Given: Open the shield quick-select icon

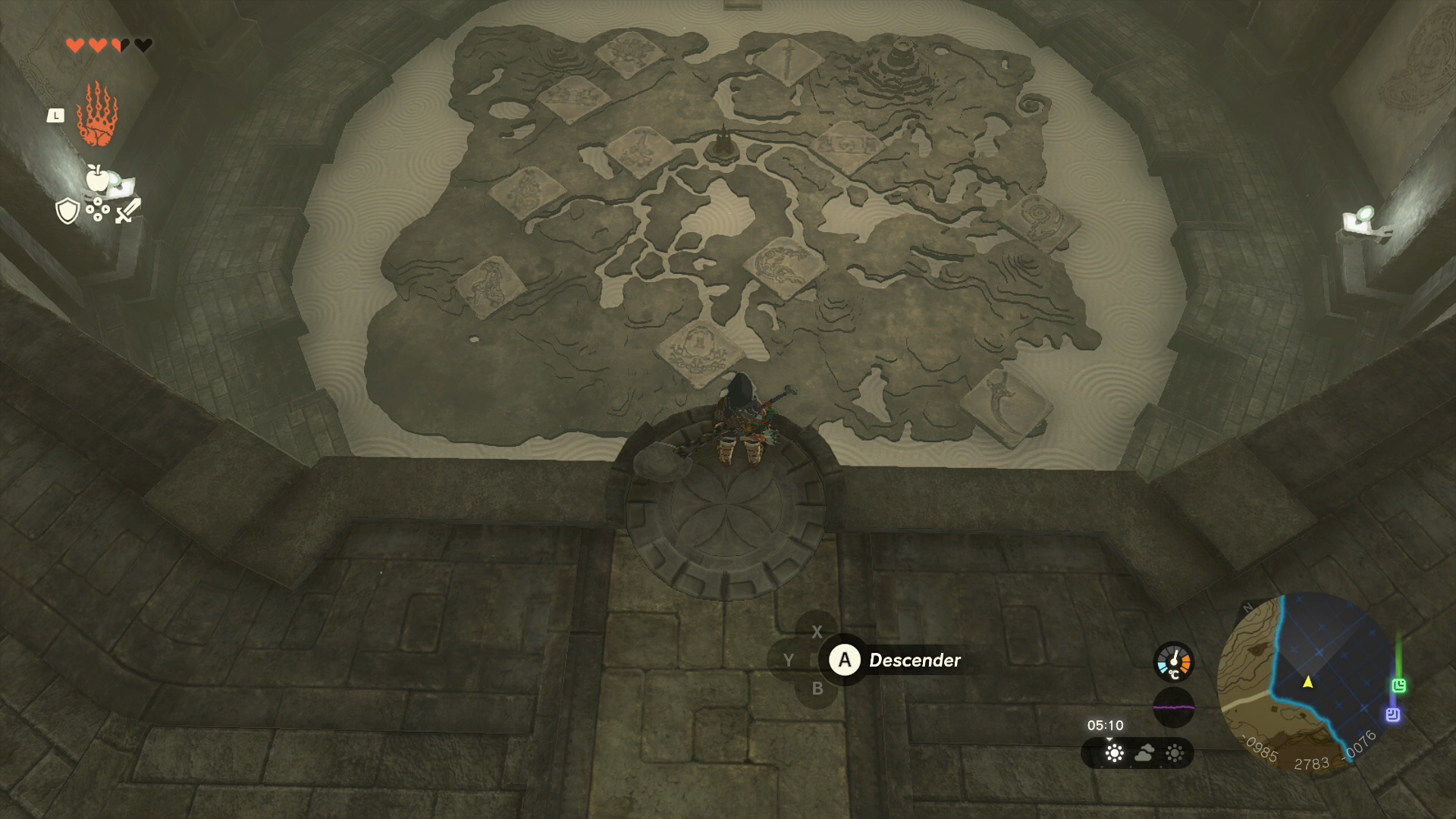Looking at the screenshot, I should pyautogui.click(x=67, y=211).
